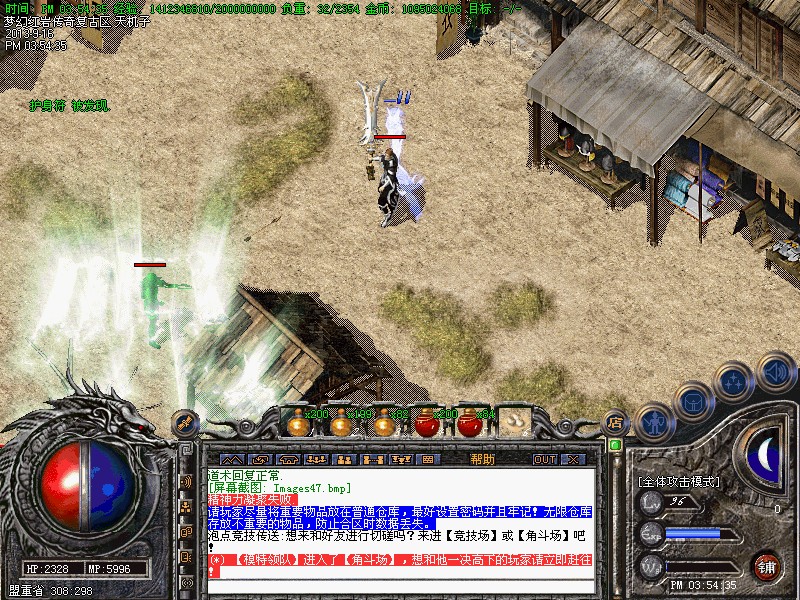The height and width of the screenshot is (600, 800).
Task: Open the character equipment panel icon
Action: coord(653,422)
